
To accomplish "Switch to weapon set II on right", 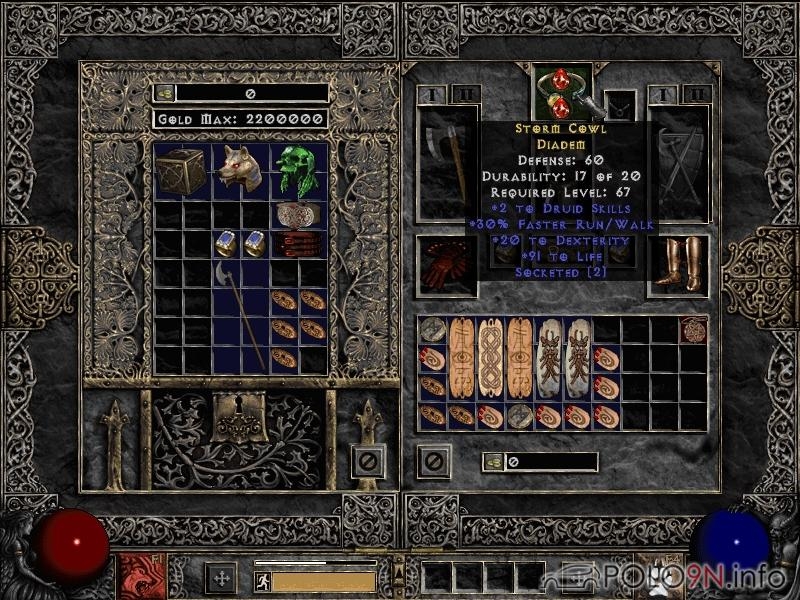I will [x=697, y=94].
